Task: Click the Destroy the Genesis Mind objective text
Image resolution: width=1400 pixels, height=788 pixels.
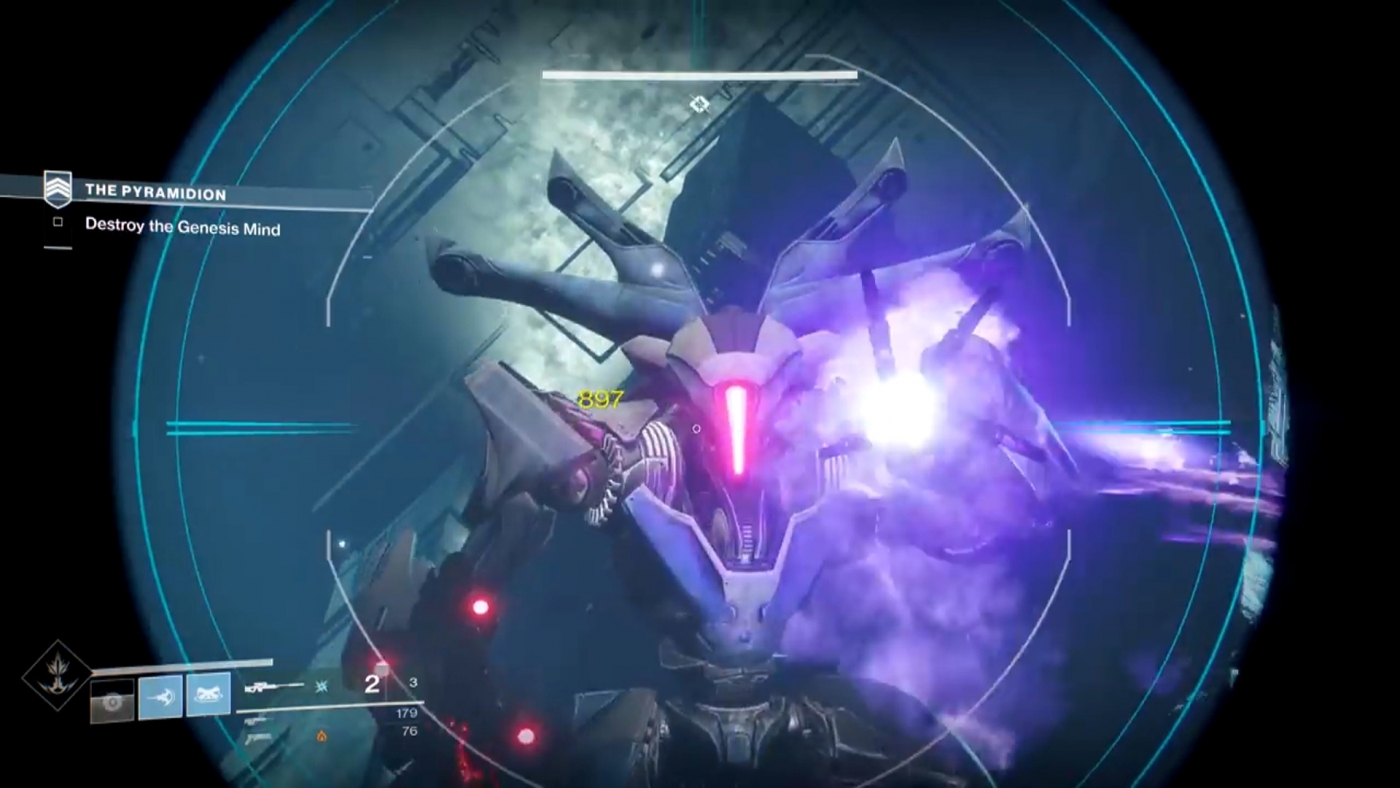Action: click(181, 228)
